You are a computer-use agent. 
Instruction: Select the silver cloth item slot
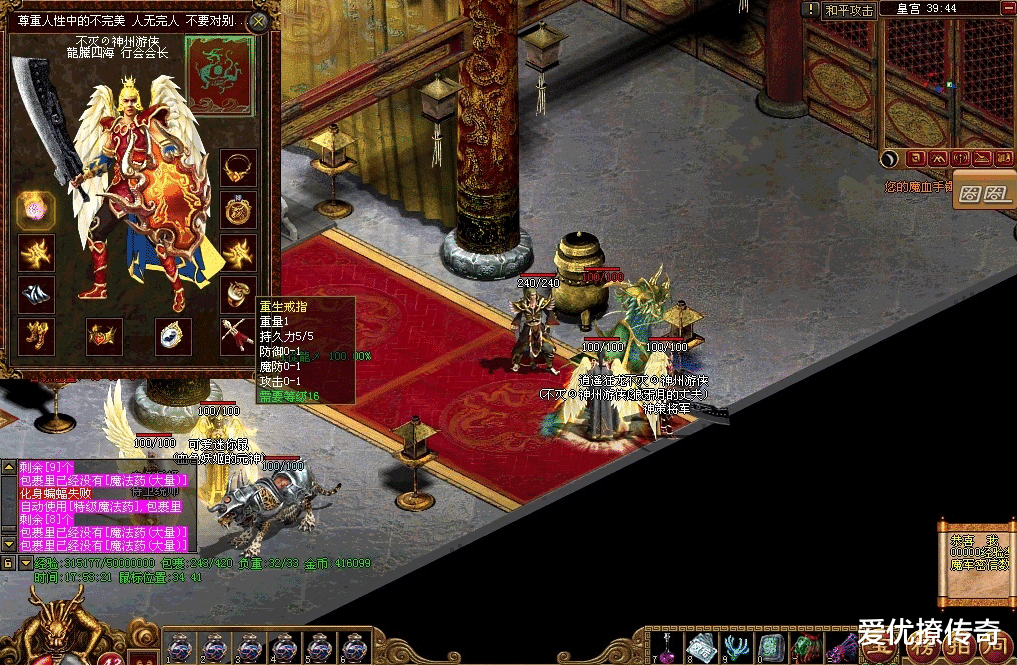(36, 293)
